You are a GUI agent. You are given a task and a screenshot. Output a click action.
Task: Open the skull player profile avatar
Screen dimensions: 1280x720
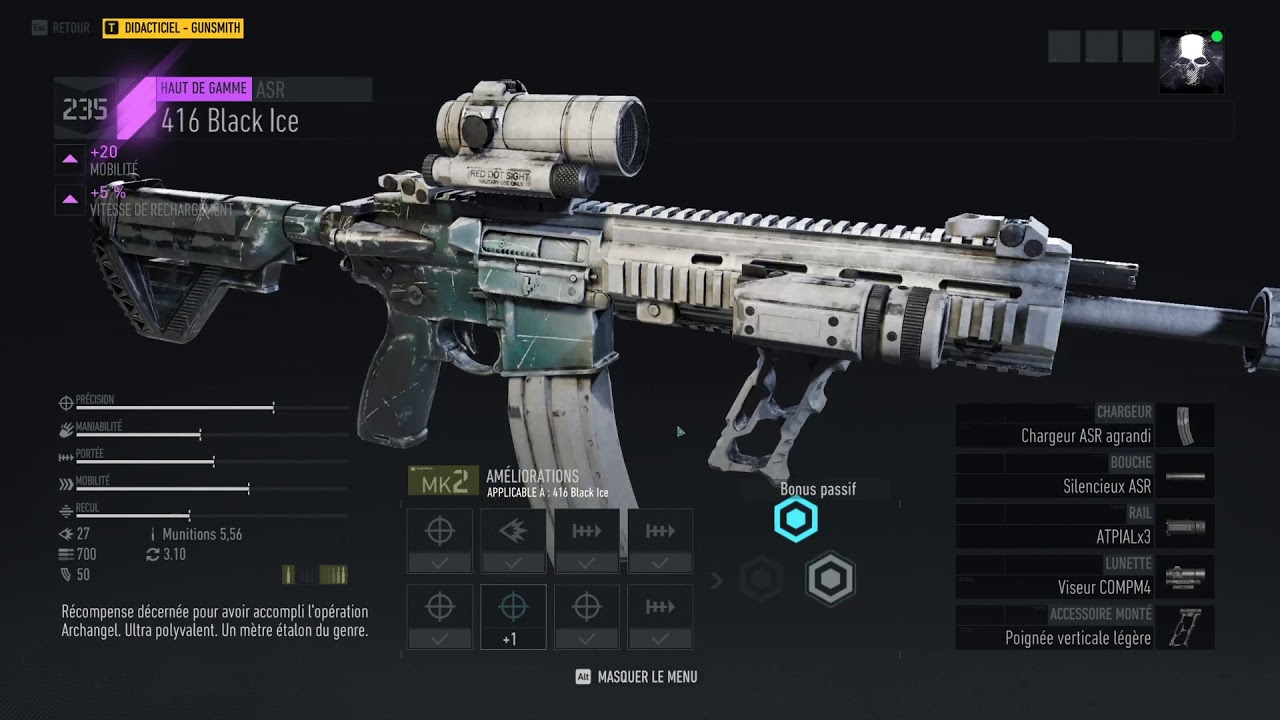pyautogui.click(x=1191, y=62)
